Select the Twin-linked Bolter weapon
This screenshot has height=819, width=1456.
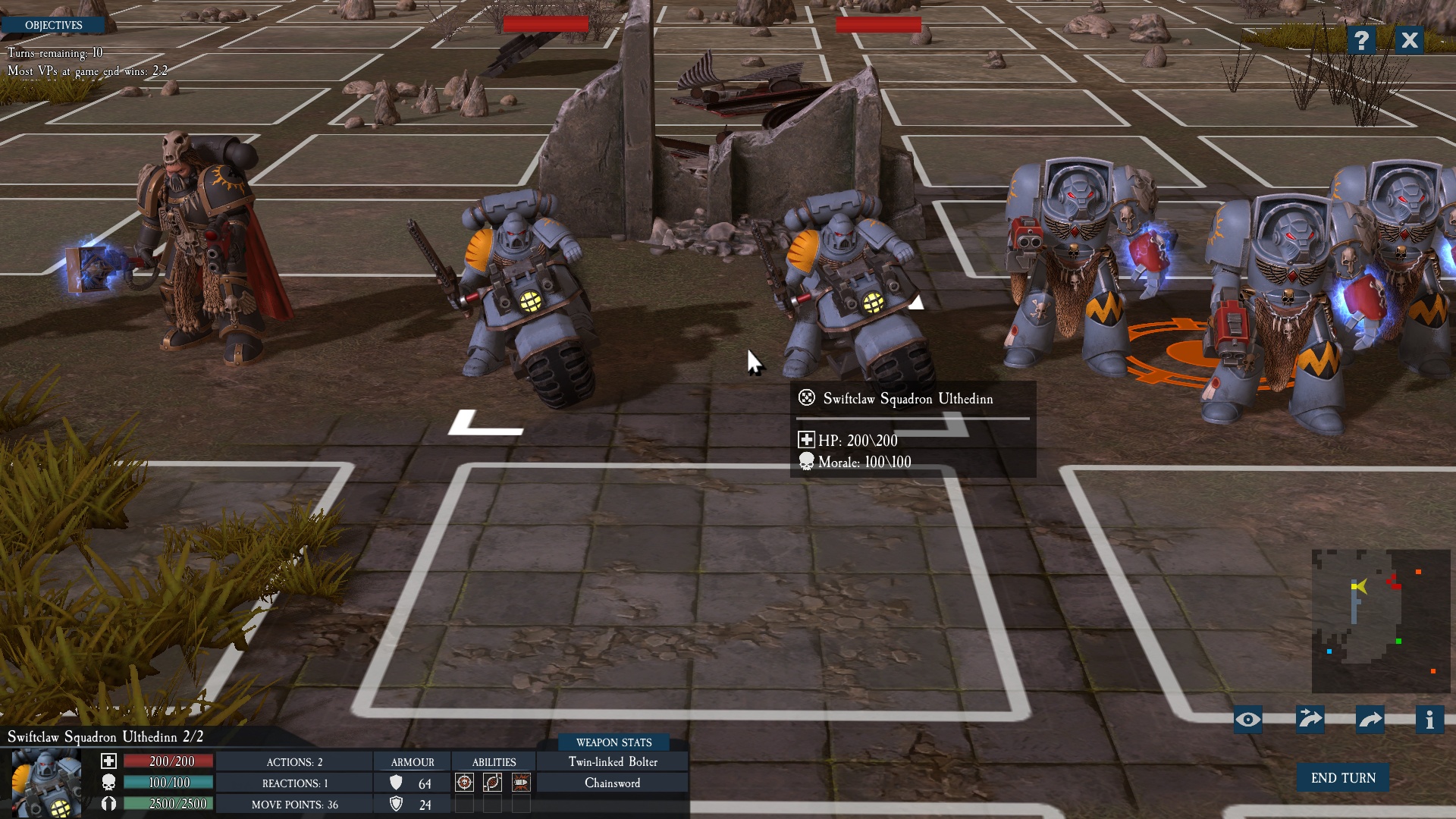(x=613, y=762)
